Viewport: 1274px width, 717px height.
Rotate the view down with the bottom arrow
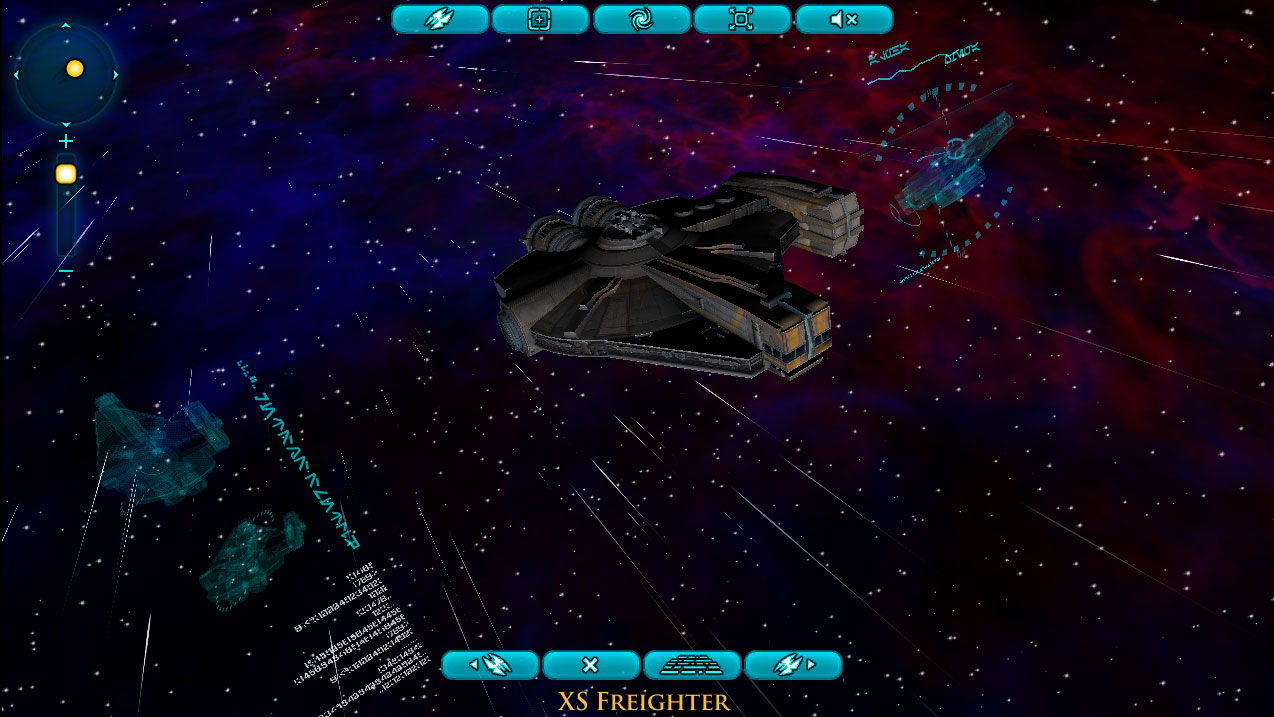pos(66,124)
